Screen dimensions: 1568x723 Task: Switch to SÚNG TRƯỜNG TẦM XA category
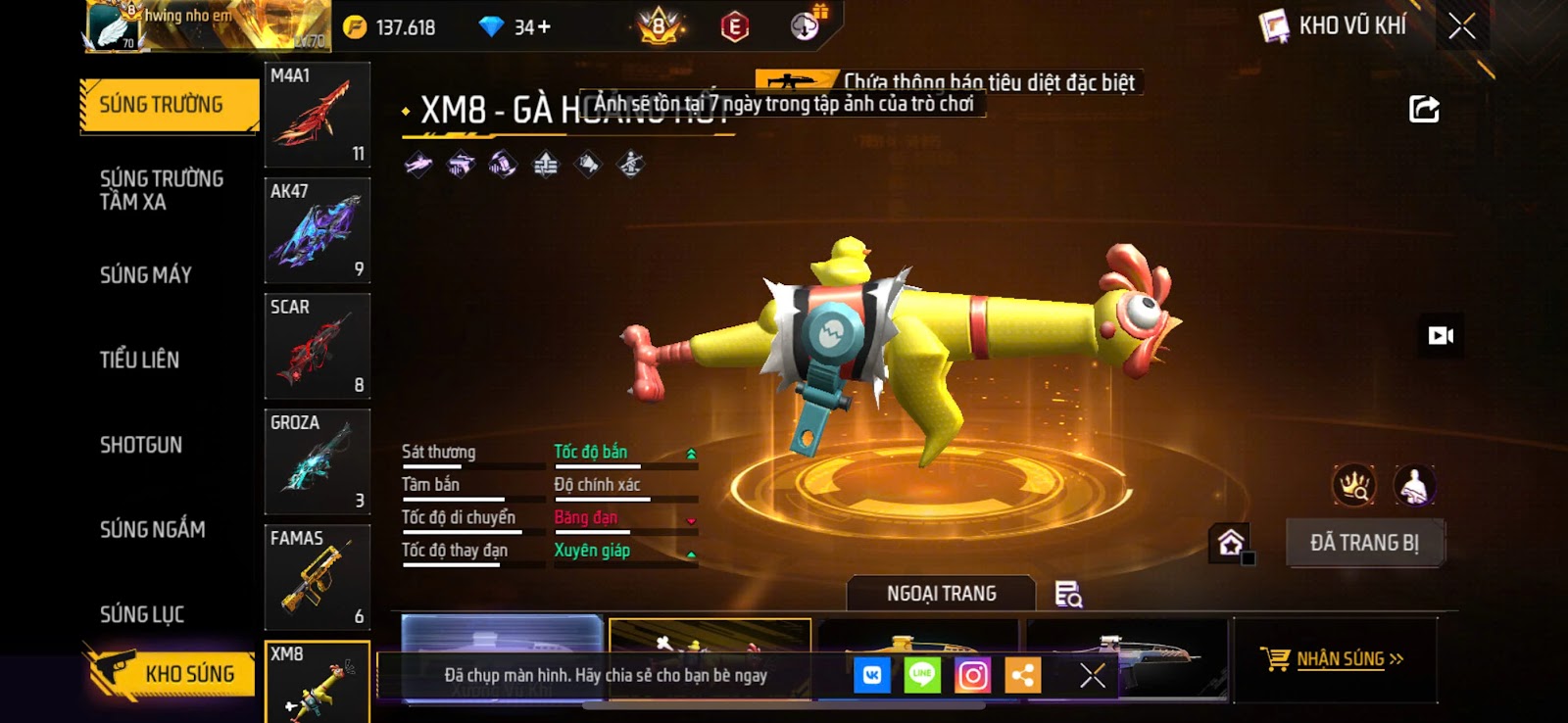(162, 190)
